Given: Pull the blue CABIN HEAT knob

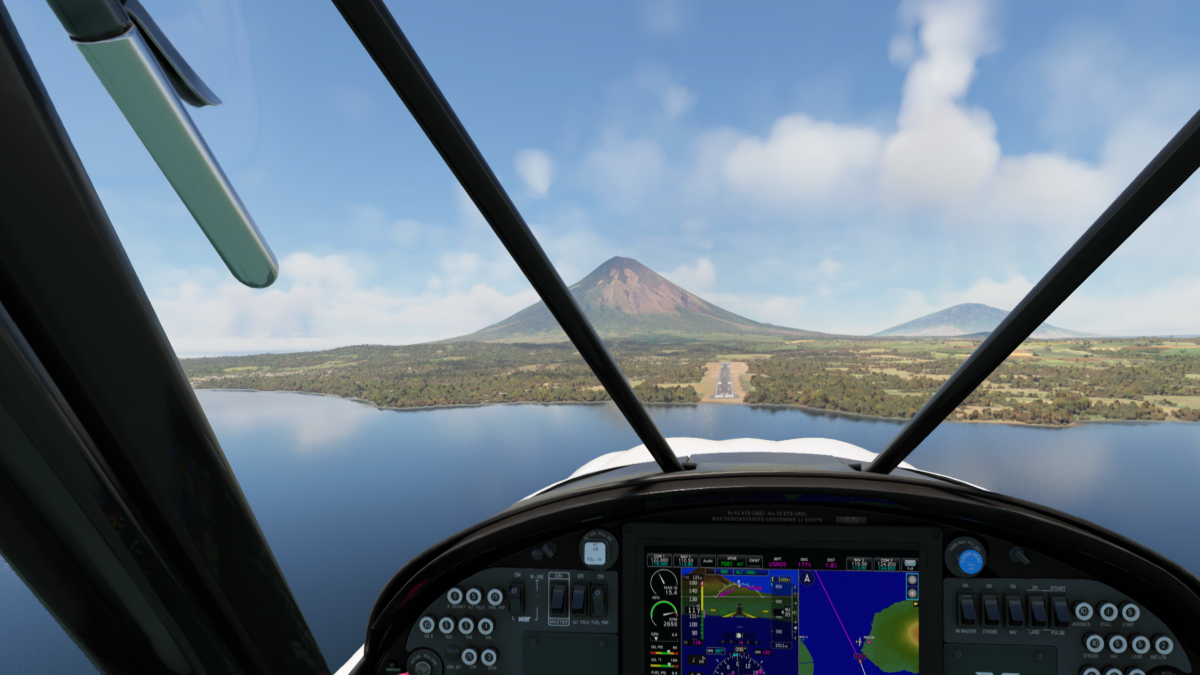Looking at the screenshot, I should coord(969,560).
